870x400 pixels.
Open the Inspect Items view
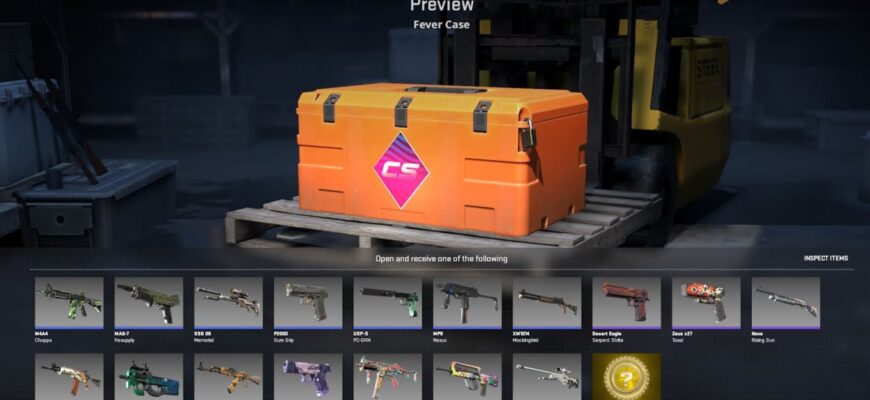click(825, 258)
